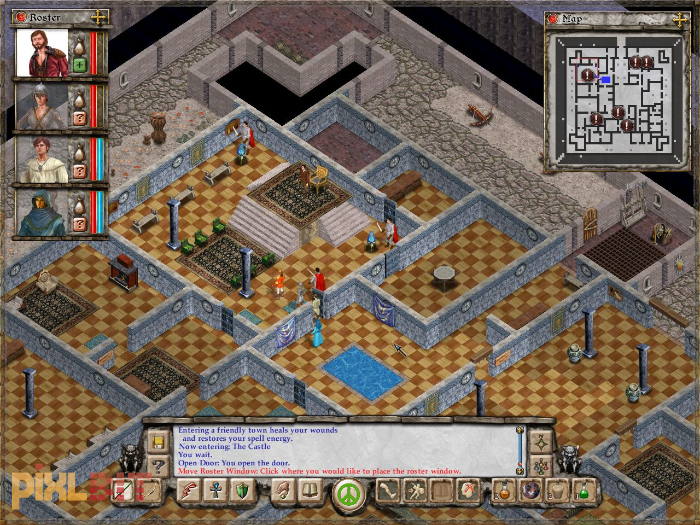
Task: Click the ankh spell button
Action: click(x=215, y=491)
